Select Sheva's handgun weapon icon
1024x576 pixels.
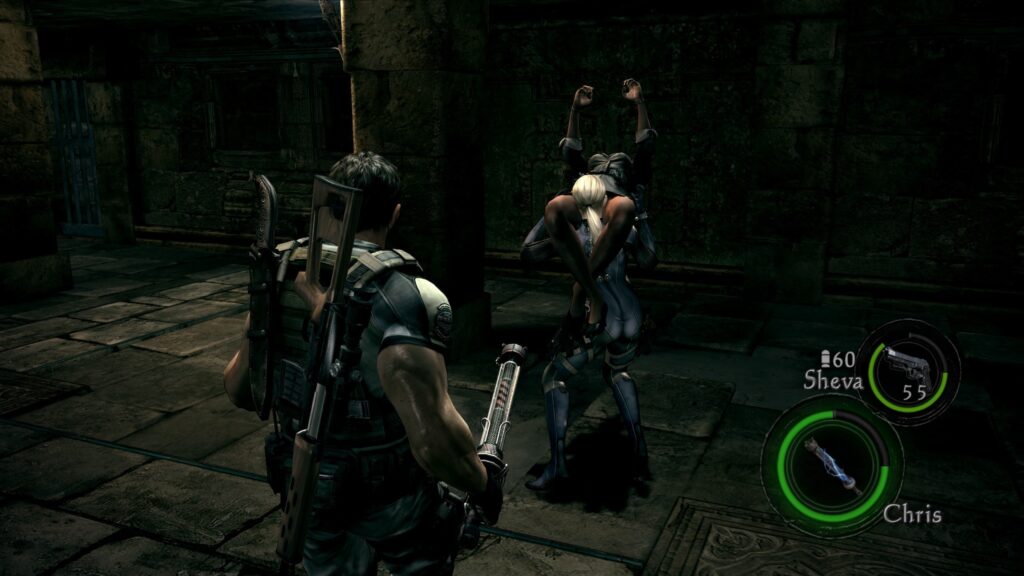pos(908,368)
